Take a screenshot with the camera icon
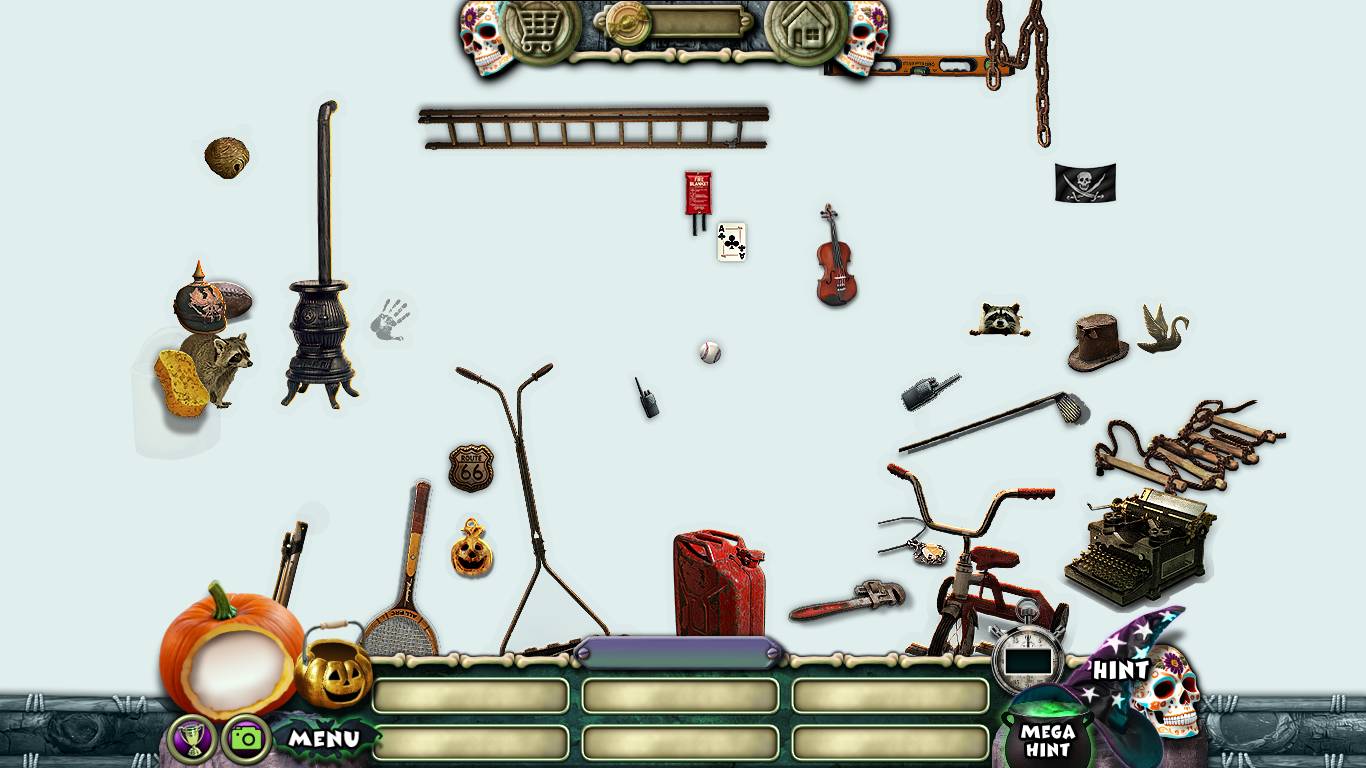Screen dimensions: 1366x768 coord(246,739)
